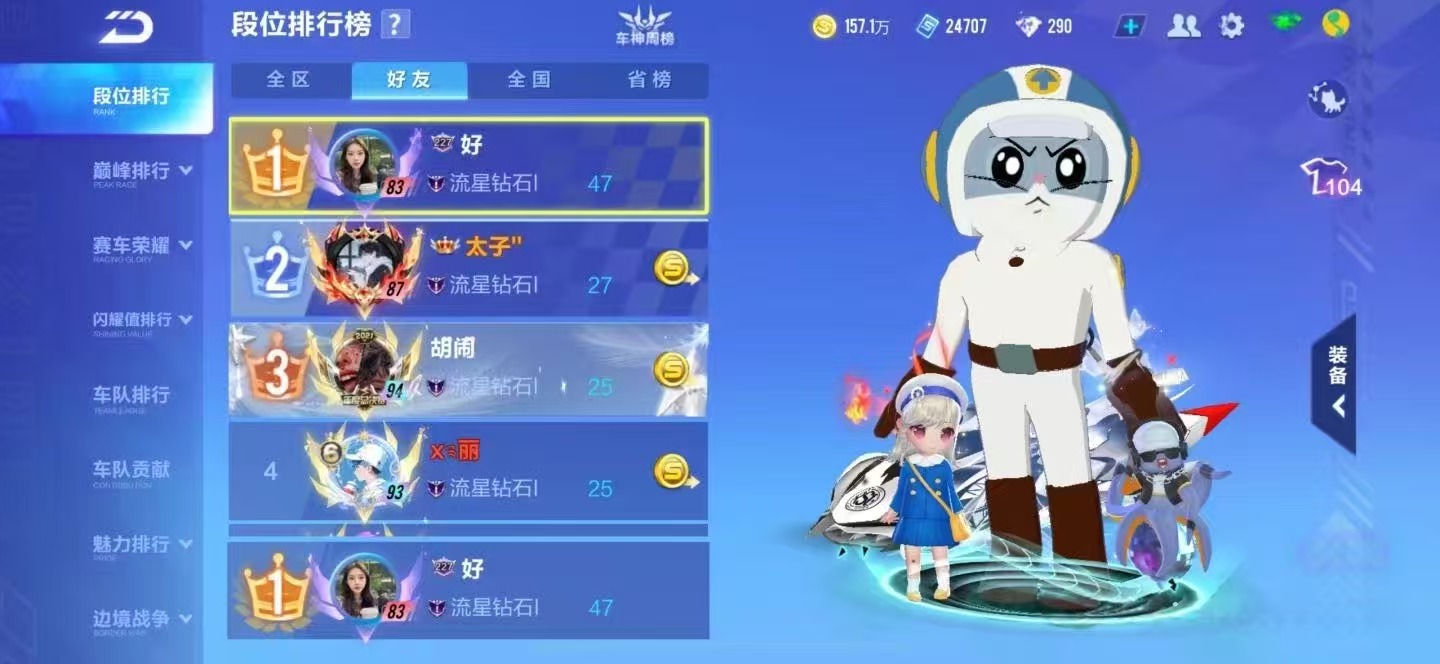The height and width of the screenshot is (664, 1440).
Task: Send coins to player 太子
Action: point(674,268)
